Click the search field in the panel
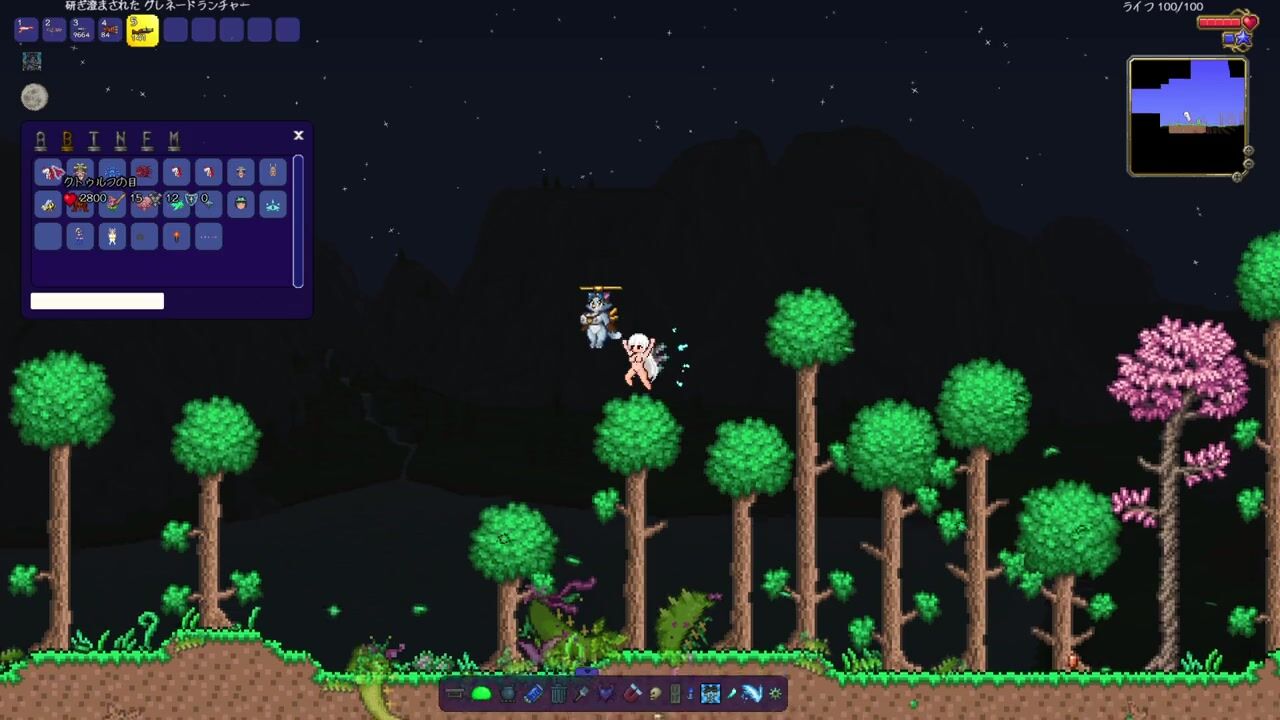Image resolution: width=1280 pixels, height=720 pixels. point(97,301)
